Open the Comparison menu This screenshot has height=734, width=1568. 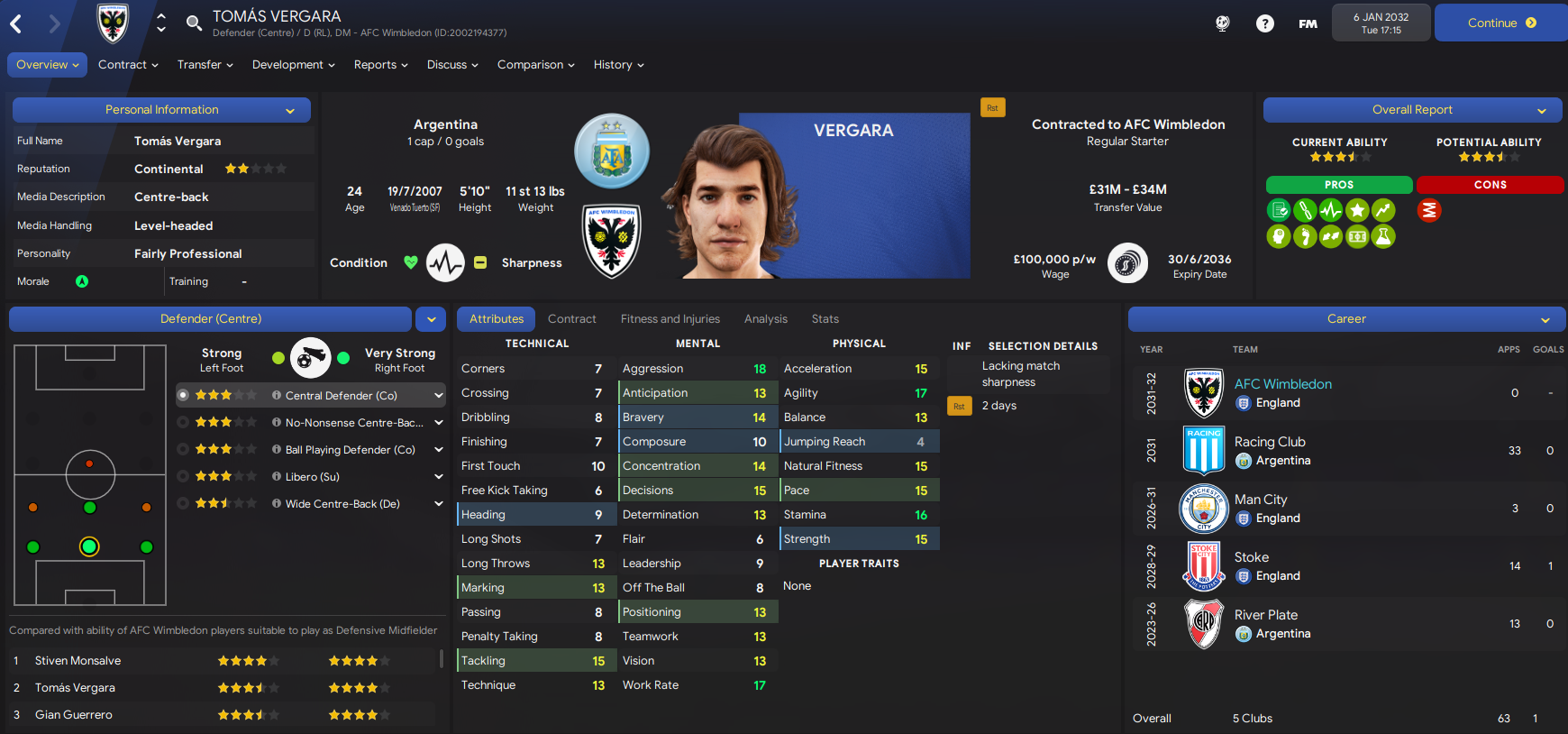(535, 65)
